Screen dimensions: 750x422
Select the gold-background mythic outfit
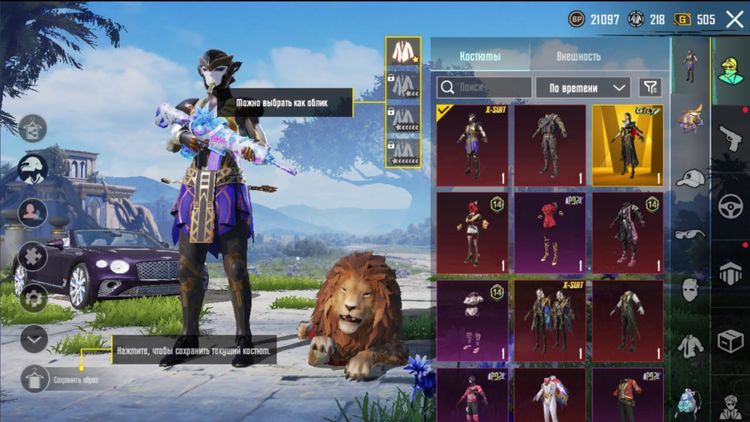[627, 145]
